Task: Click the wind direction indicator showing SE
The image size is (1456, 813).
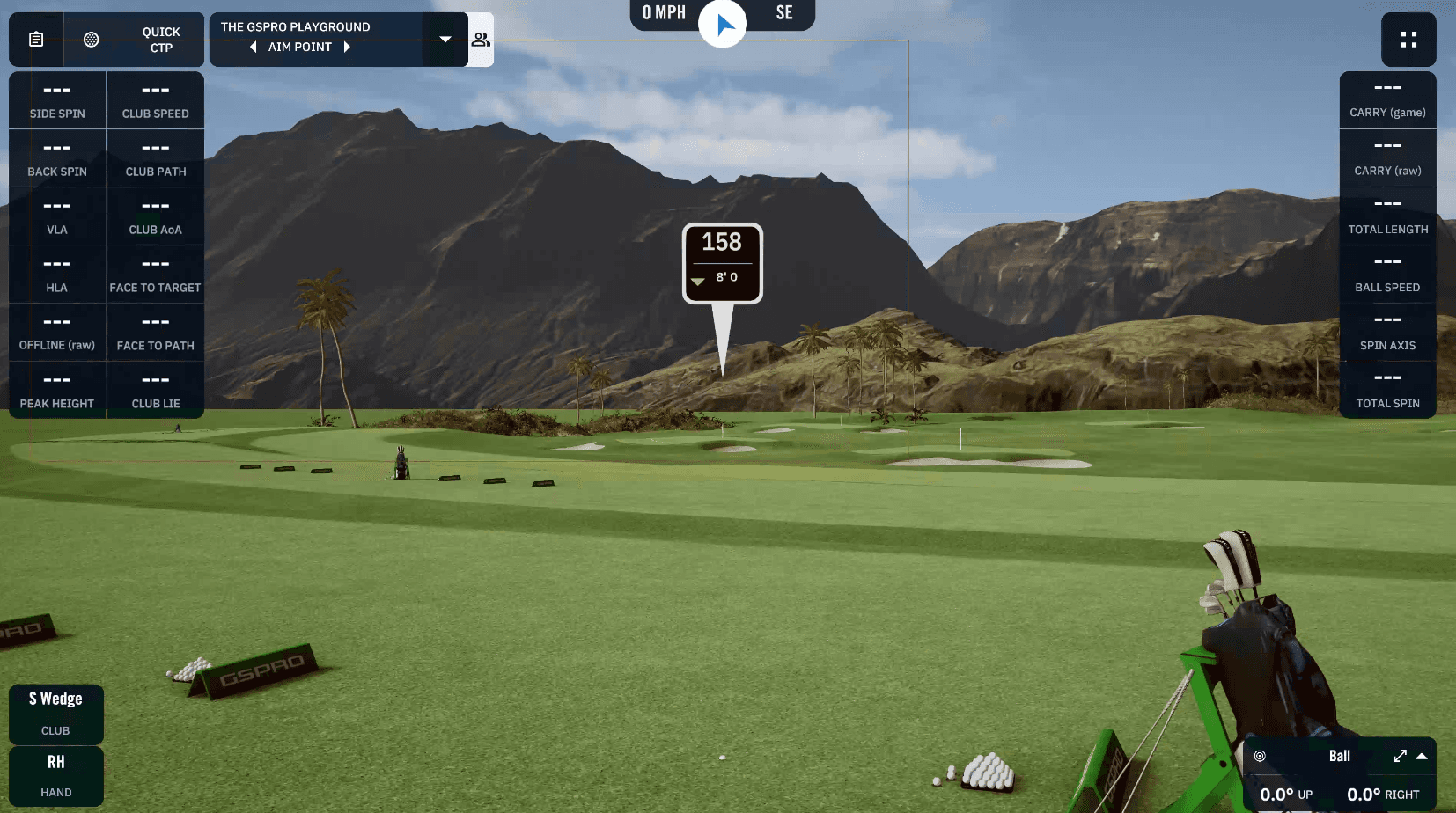Action: 784,14
